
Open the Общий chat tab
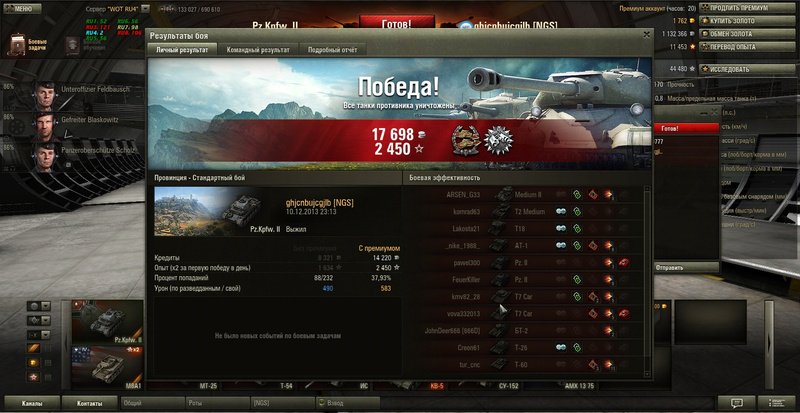(133, 403)
